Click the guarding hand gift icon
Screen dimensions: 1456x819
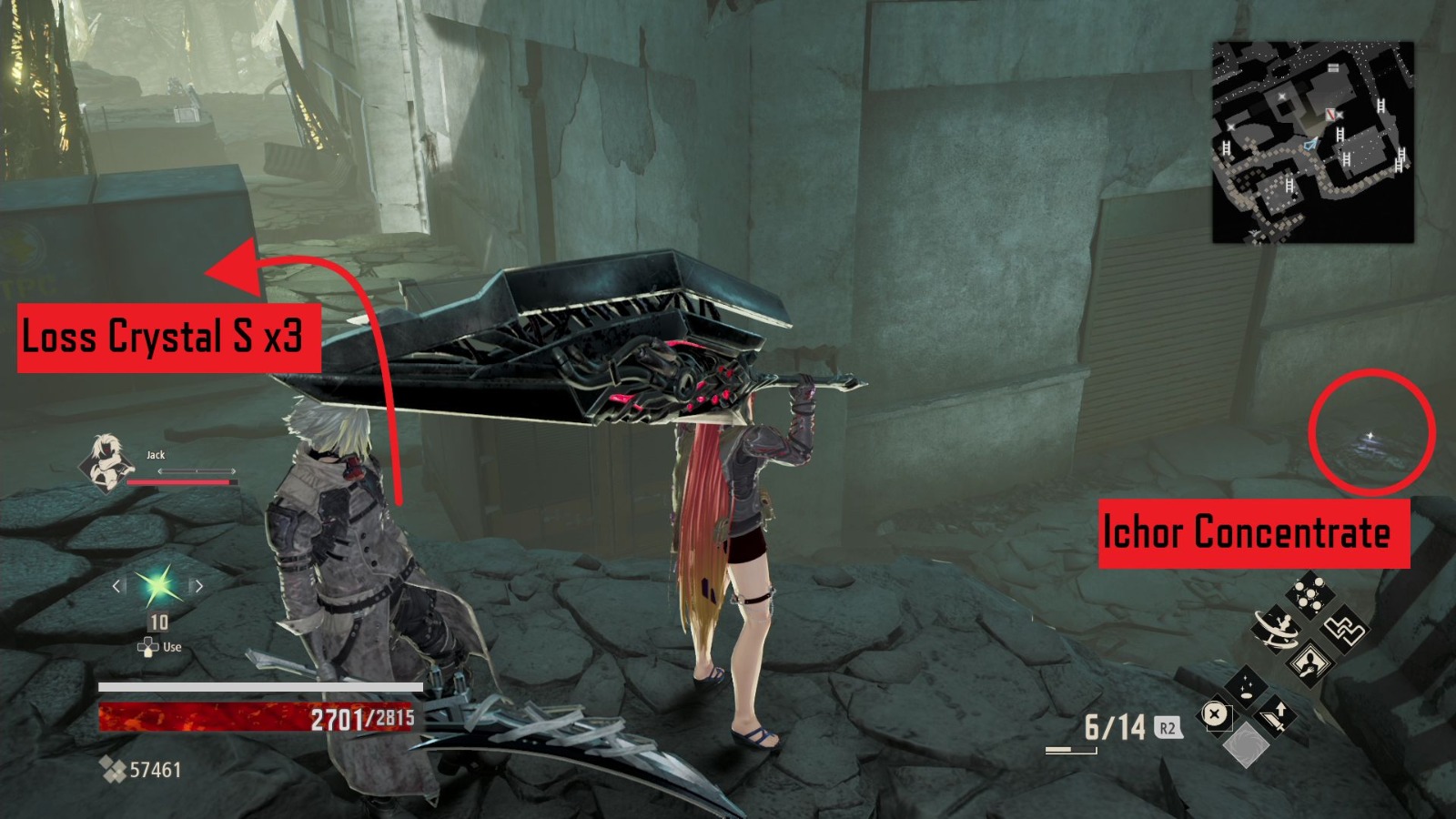pyautogui.click(x=1311, y=665)
